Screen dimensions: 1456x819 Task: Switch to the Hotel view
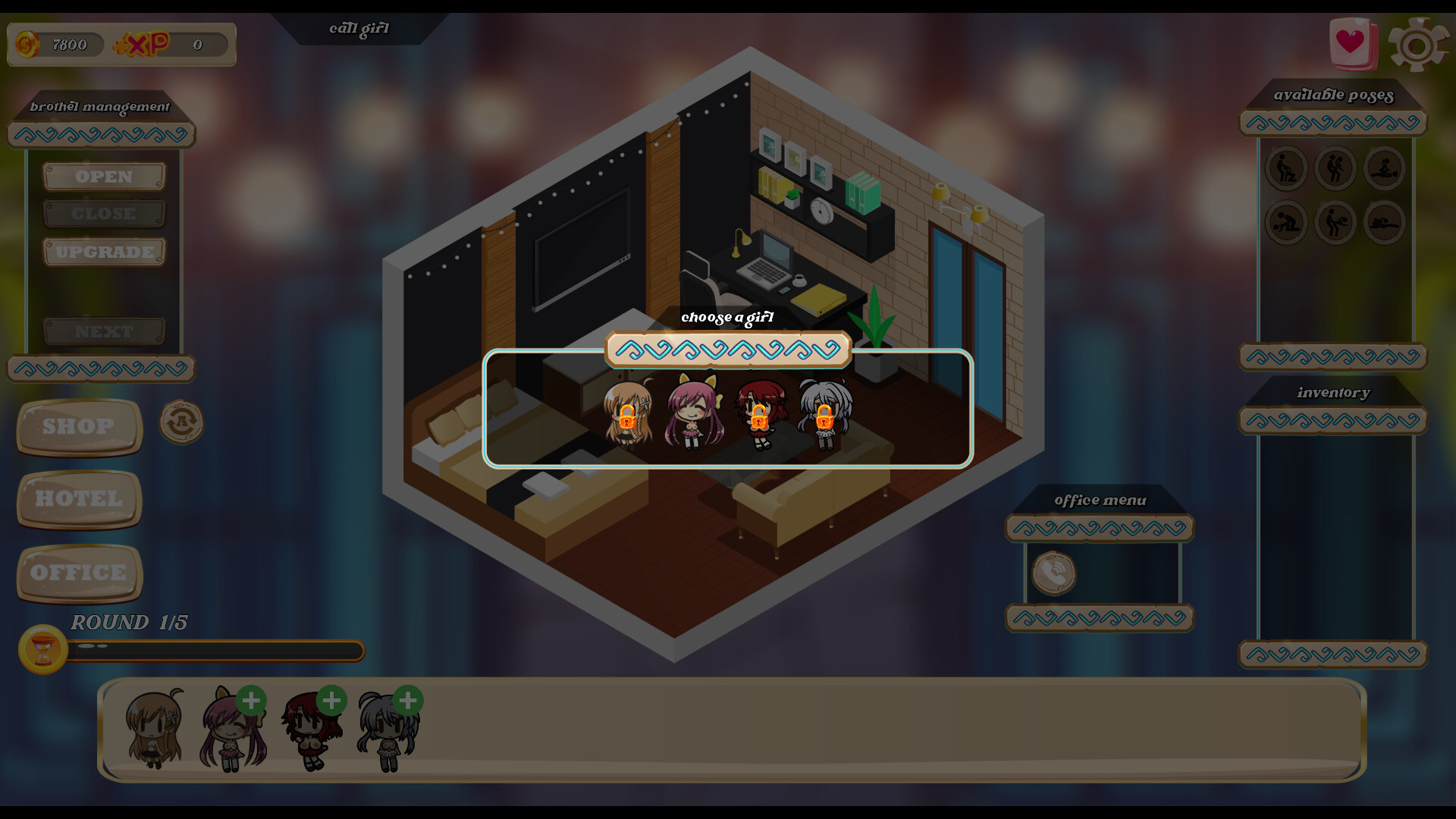[78, 499]
